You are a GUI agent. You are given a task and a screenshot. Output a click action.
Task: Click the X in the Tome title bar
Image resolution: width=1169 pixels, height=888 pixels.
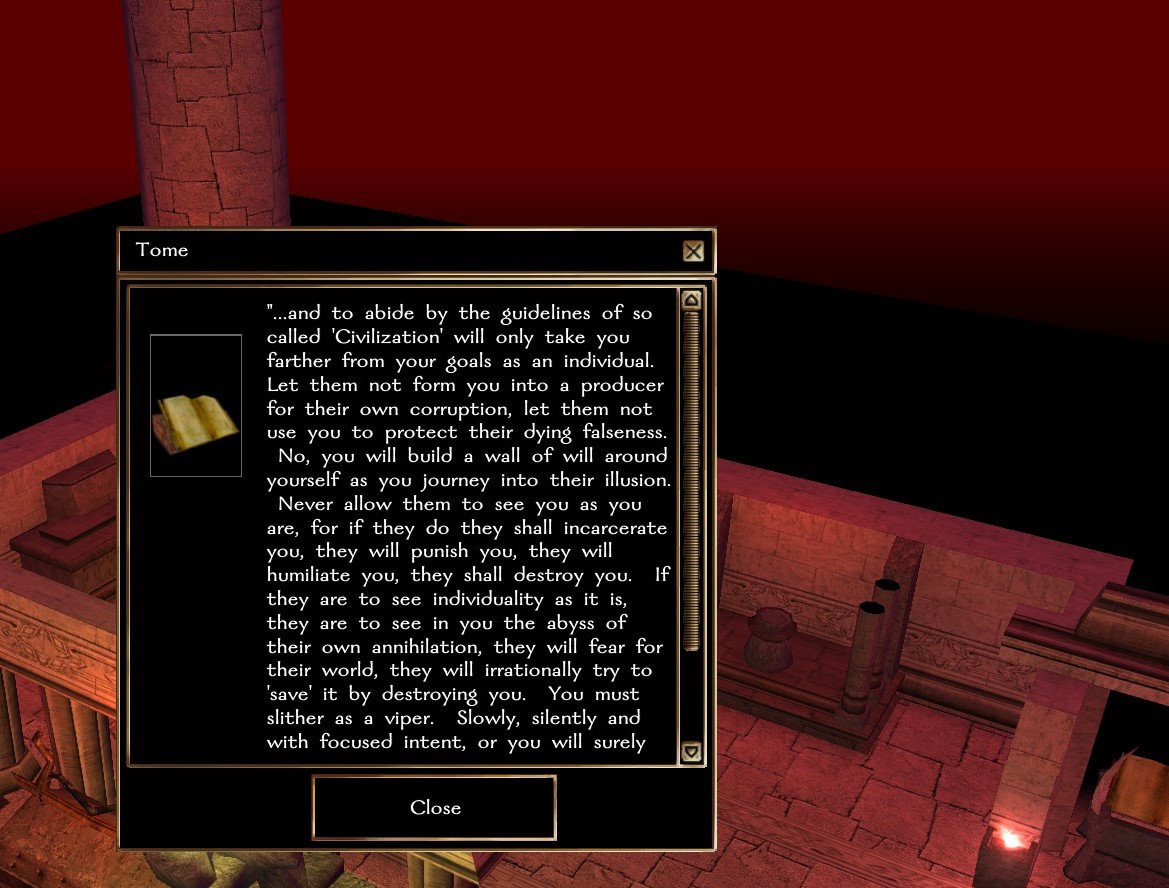pyautogui.click(x=693, y=251)
